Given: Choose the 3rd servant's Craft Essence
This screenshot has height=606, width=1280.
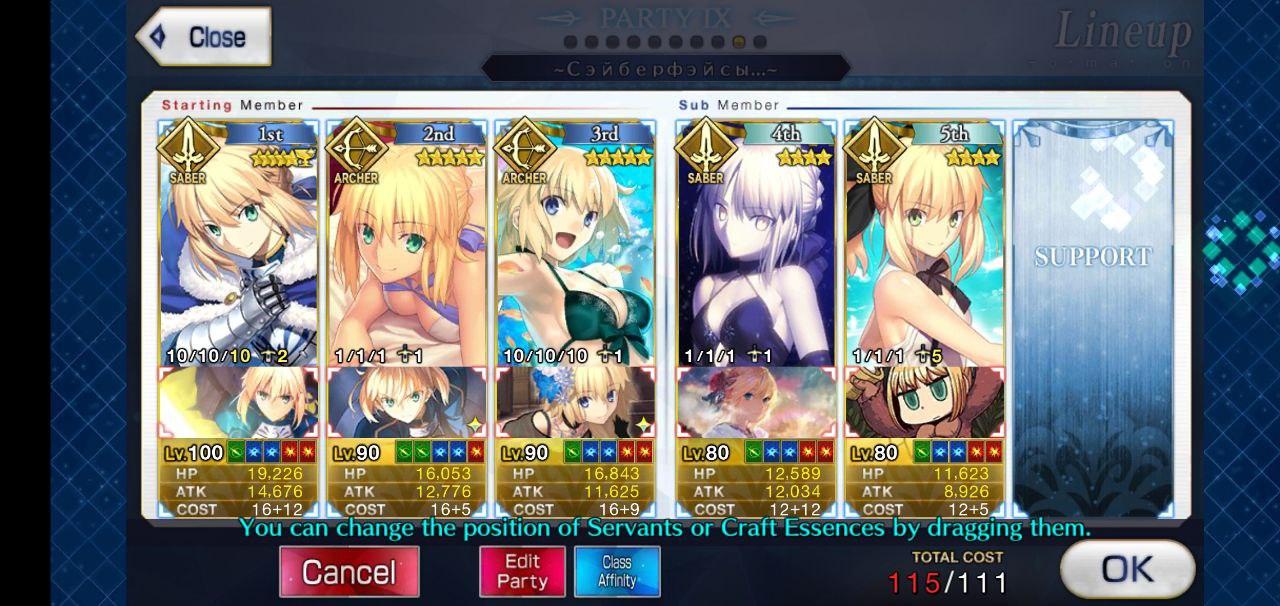Looking at the screenshot, I should pyautogui.click(x=575, y=403).
